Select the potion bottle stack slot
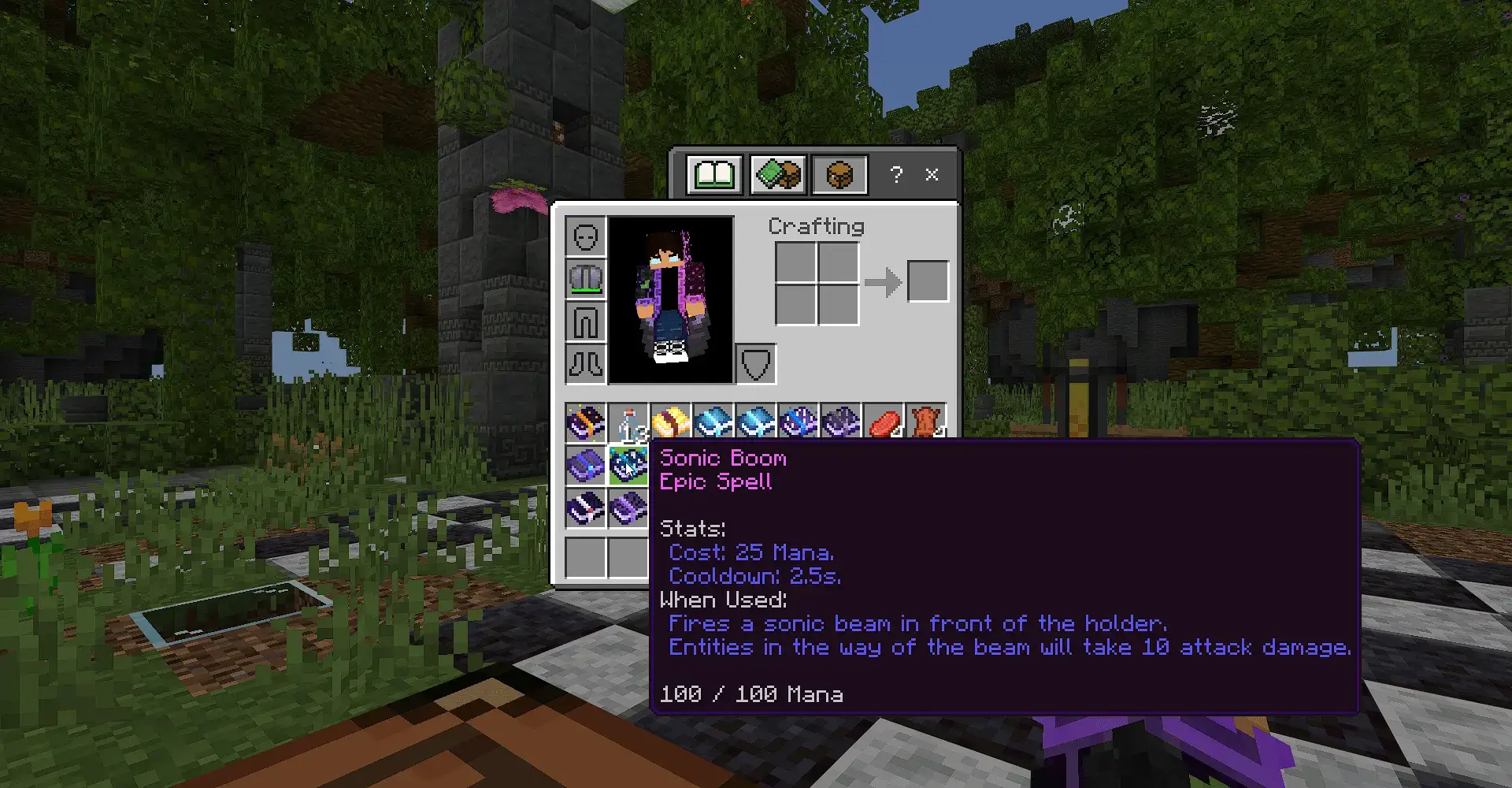 tap(628, 423)
